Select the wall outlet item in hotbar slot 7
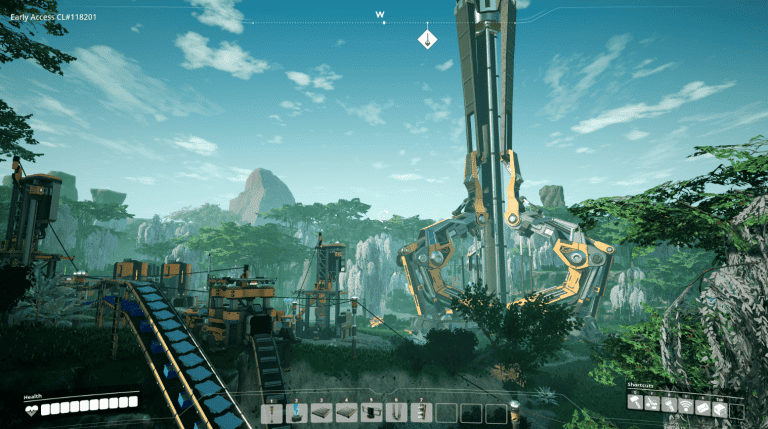The height and width of the screenshot is (429, 768). 422,412
